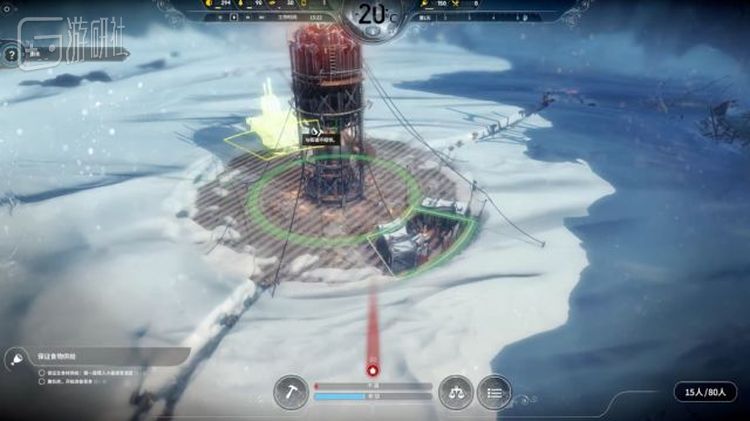
Task: Open the construction menu with the hammer button
Action: pyautogui.click(x=291, y=391)
